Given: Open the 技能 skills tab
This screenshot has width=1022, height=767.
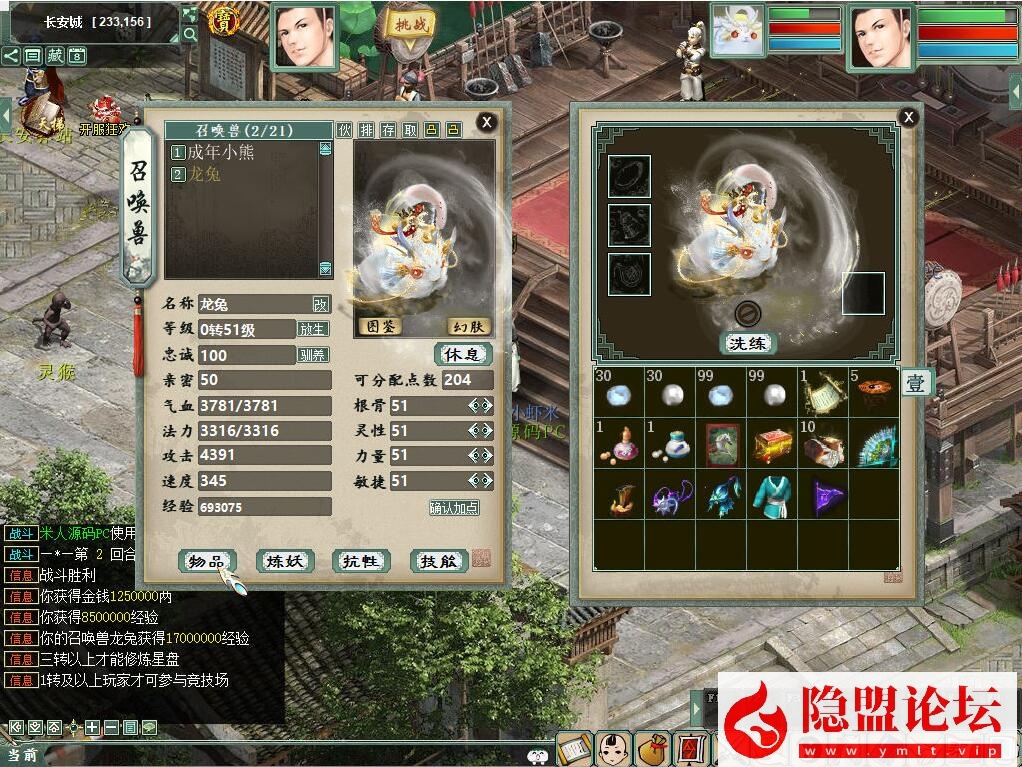Looking at the screenshot, I should [439, 561].
